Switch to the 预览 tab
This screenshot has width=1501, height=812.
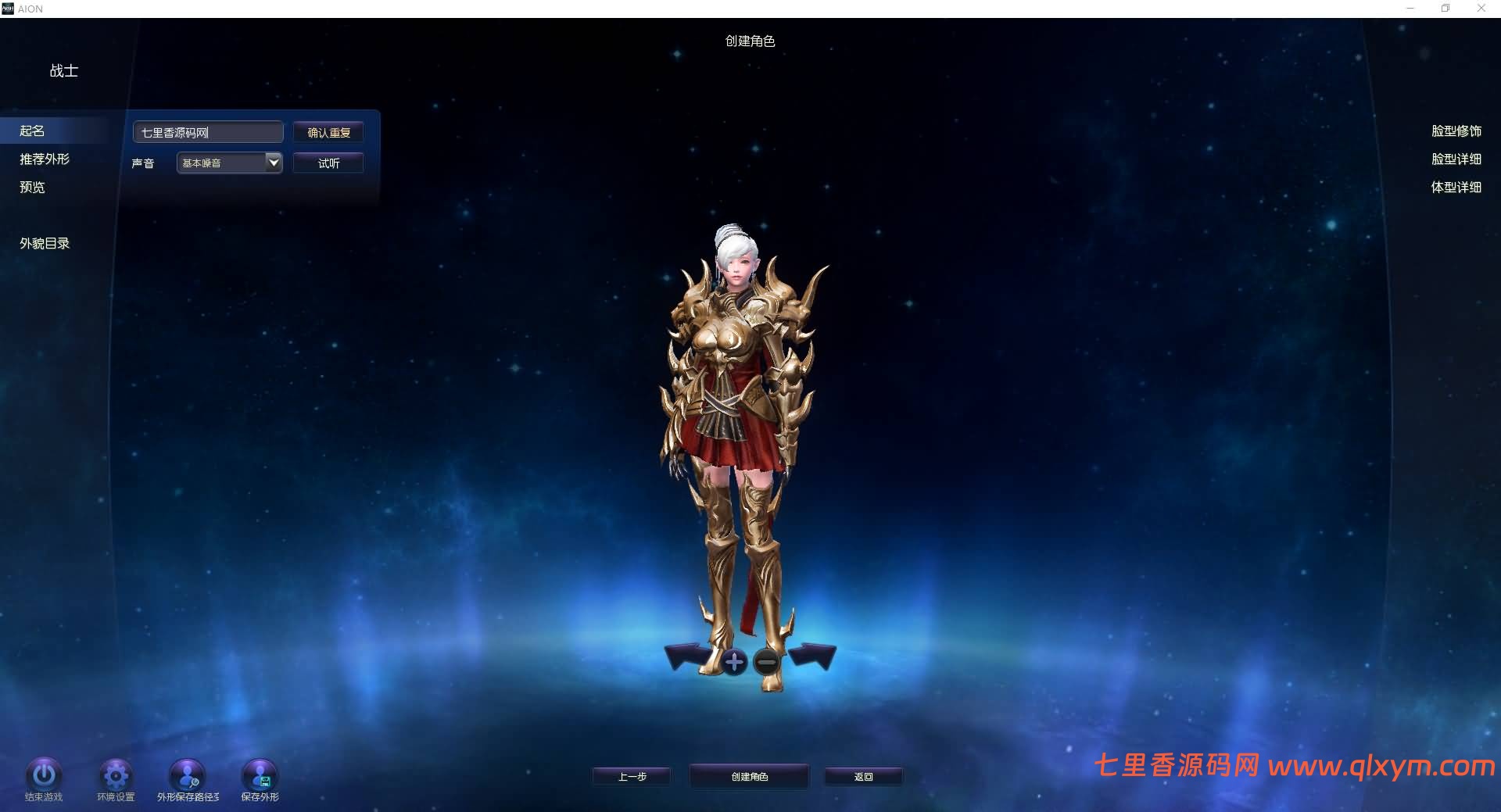tap(31, 188)
